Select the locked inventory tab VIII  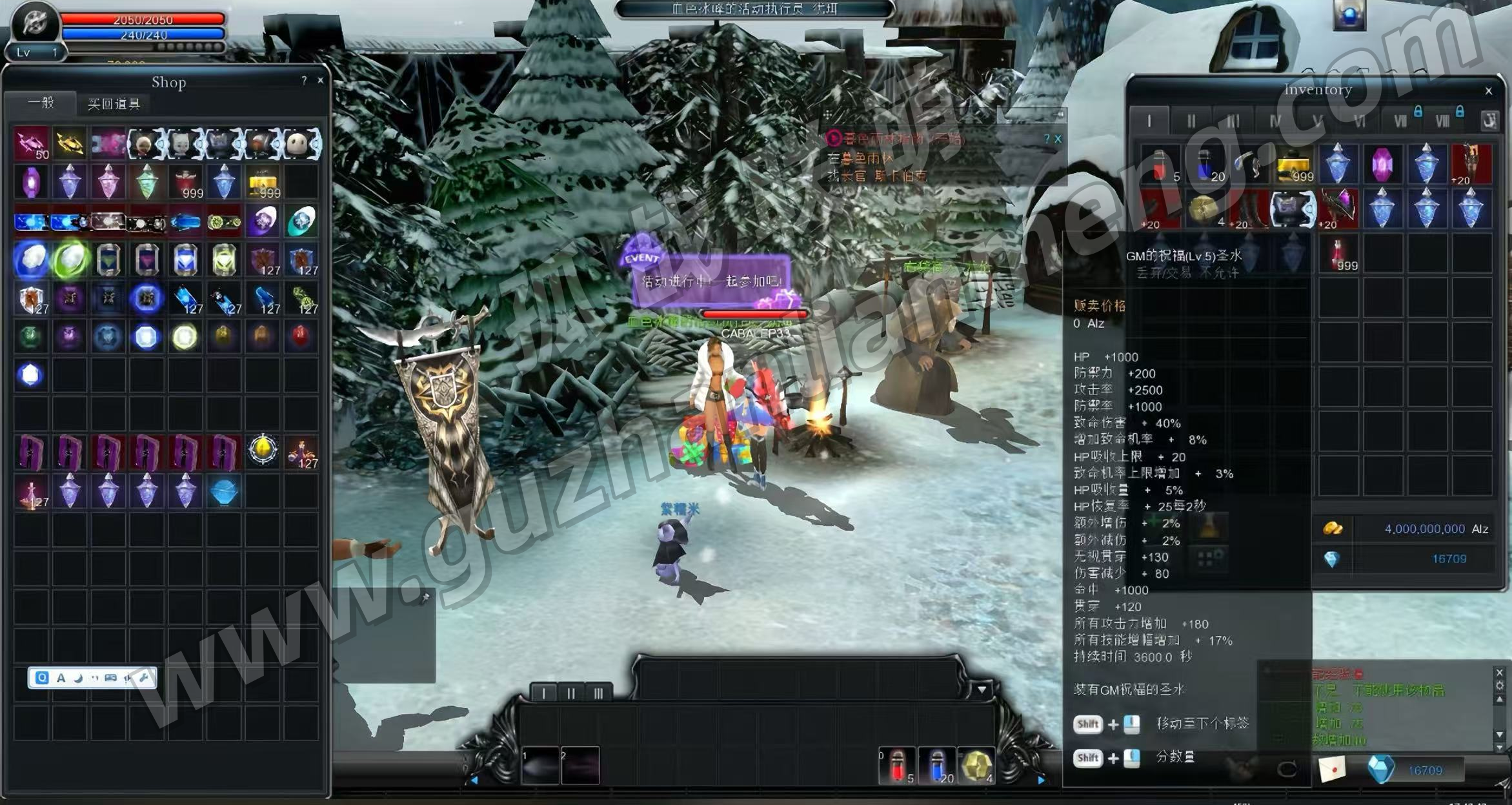click(x=1442, y=121)
